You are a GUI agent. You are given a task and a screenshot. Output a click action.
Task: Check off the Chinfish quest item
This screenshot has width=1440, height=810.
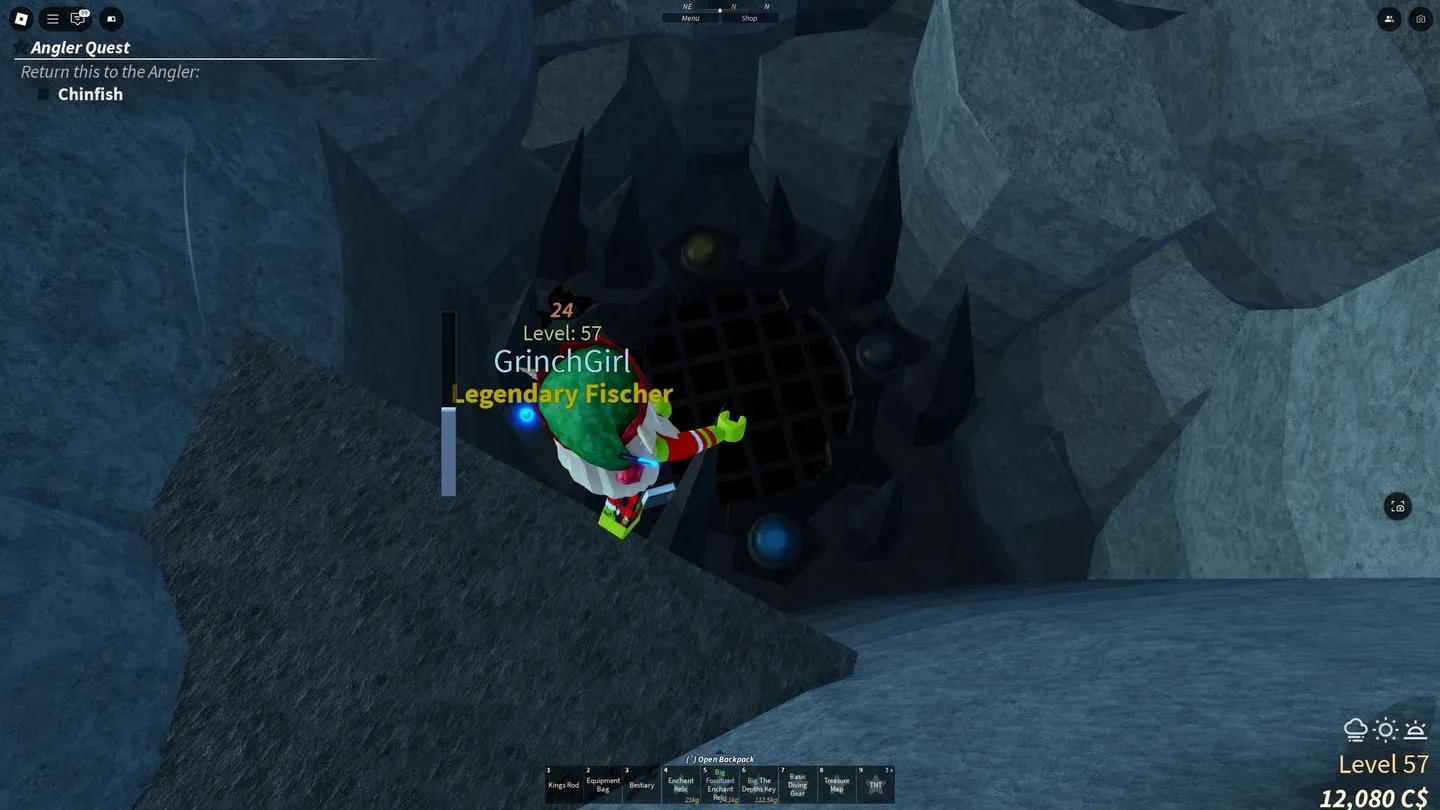coord(43,94)
